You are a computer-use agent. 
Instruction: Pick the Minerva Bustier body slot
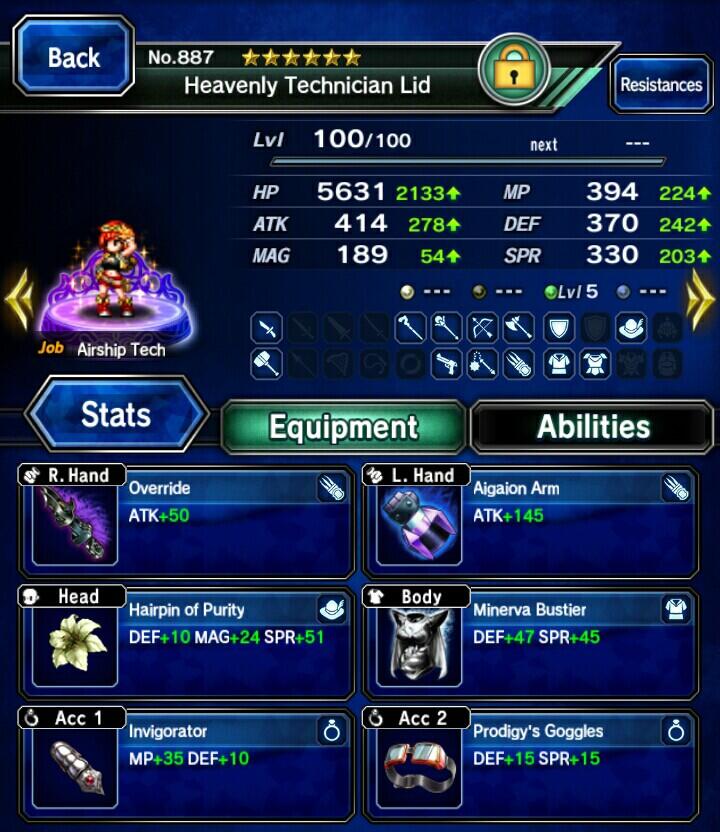click(x=531, y=642)
